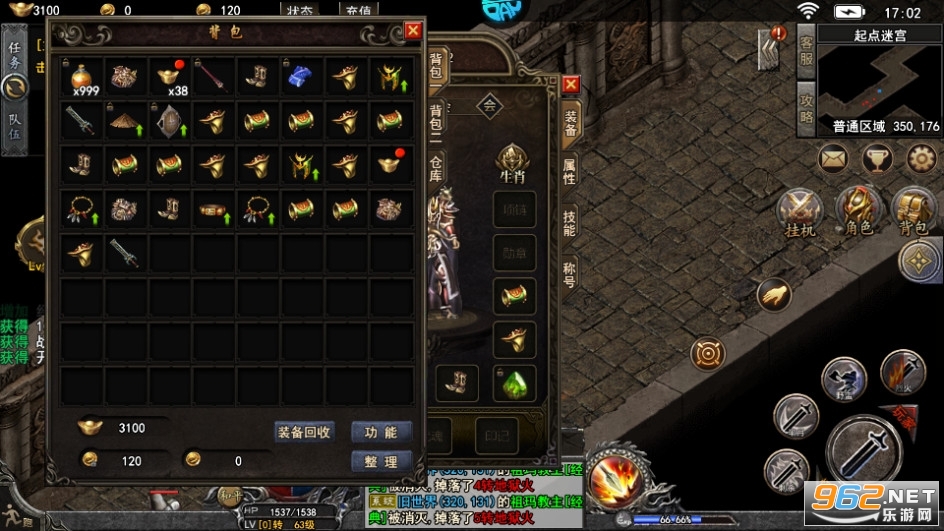Select the blue item in the backpack
The image size is (944, 531).
pos(301,76)
